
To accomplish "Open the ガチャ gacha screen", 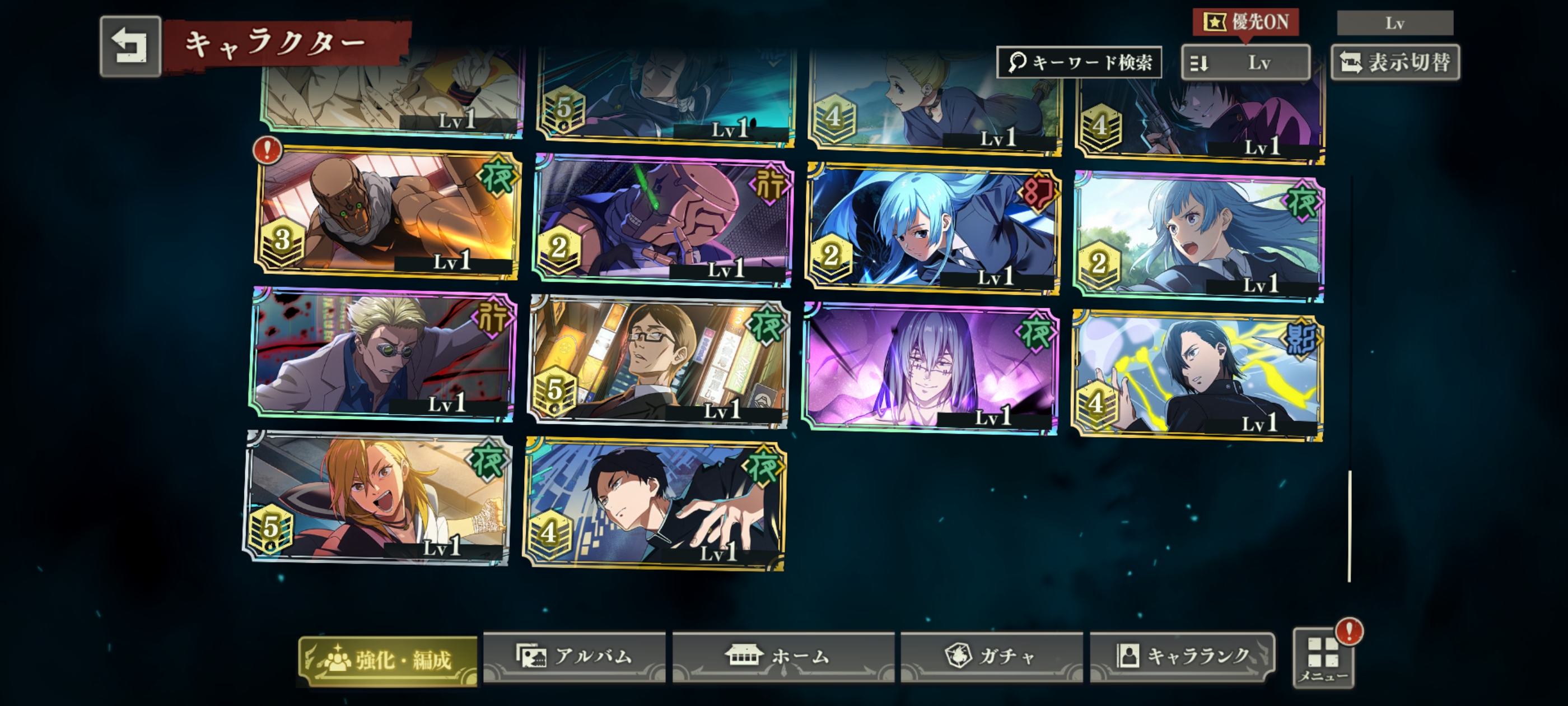I will [991, 657].
